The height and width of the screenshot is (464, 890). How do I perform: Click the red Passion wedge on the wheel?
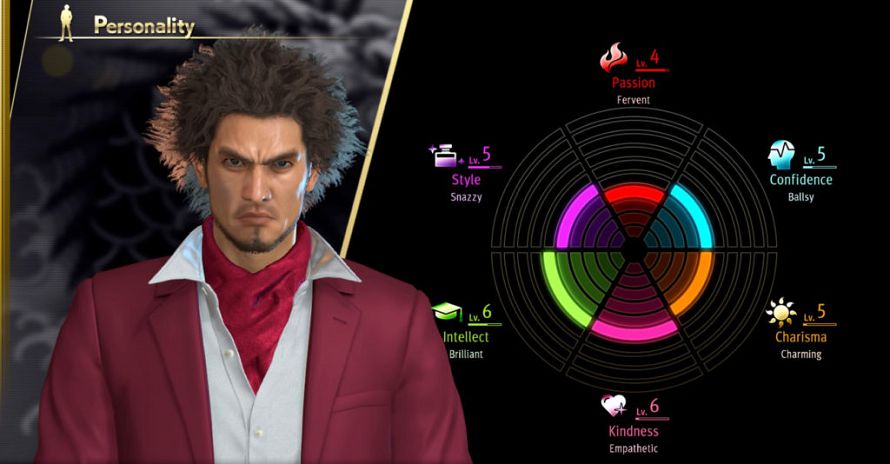633,197
